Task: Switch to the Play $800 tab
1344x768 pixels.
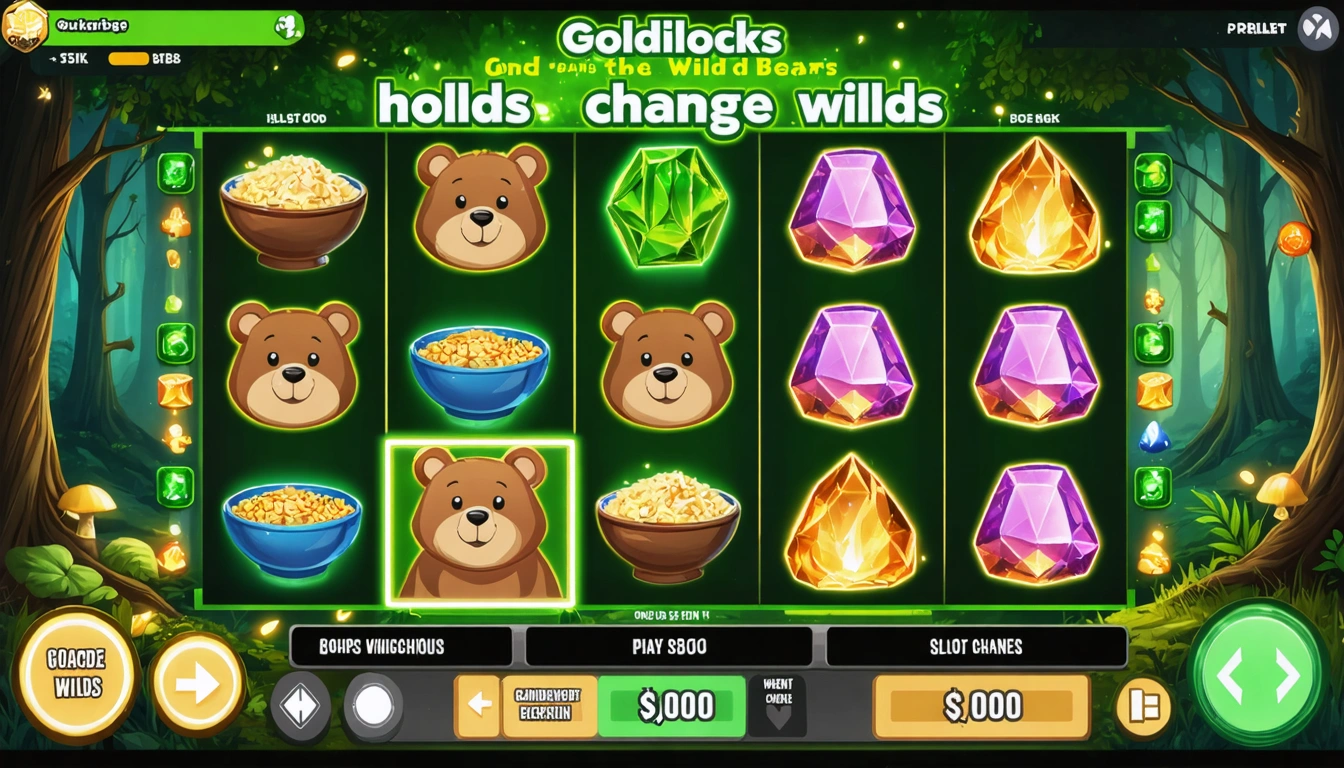Action: [671, 646]
